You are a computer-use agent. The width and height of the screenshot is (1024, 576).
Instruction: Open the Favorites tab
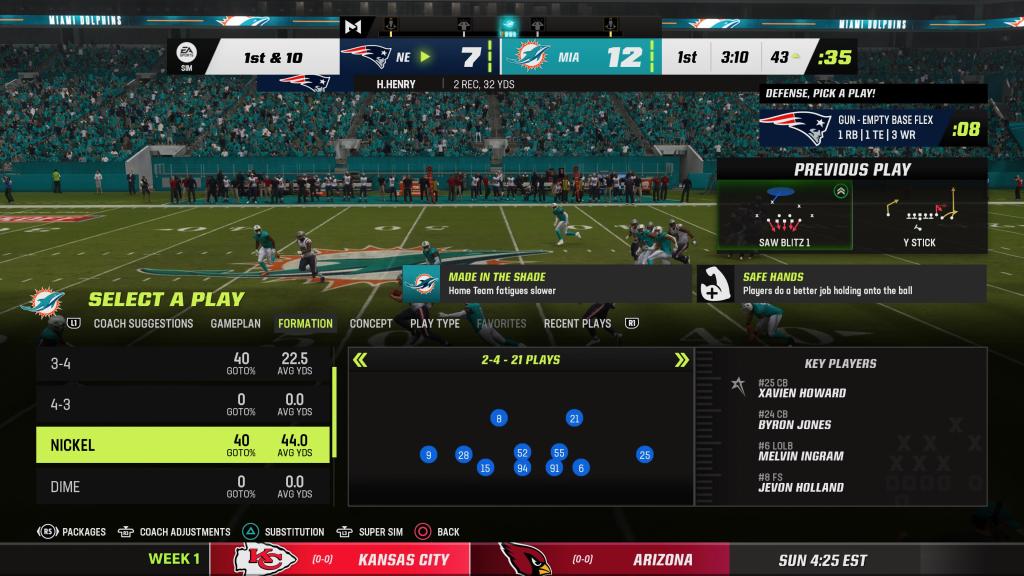(x=501, y=324)
